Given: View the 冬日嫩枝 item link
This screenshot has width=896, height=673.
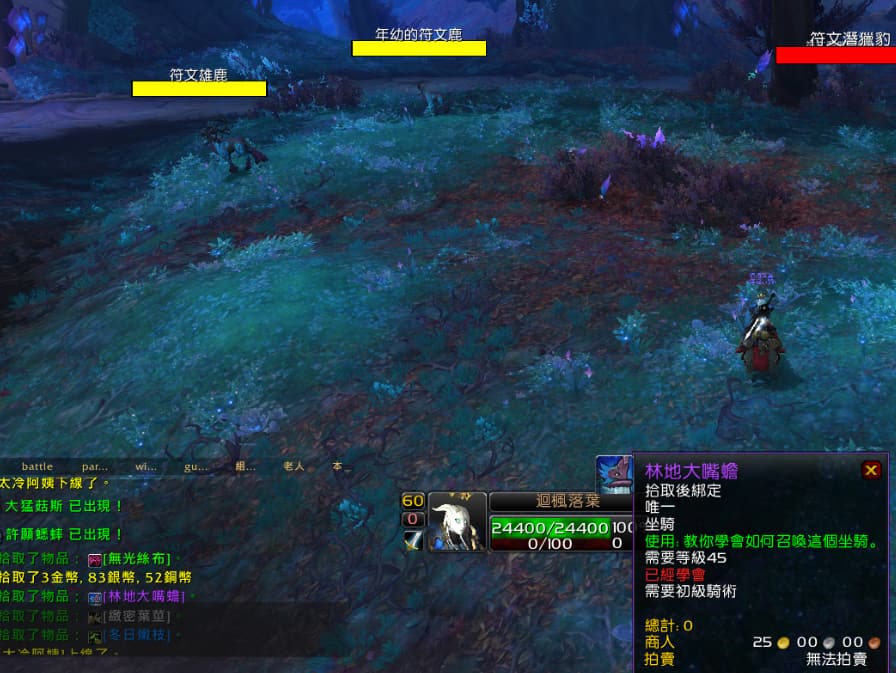Looking at the screenshot, I should point(136,635).
